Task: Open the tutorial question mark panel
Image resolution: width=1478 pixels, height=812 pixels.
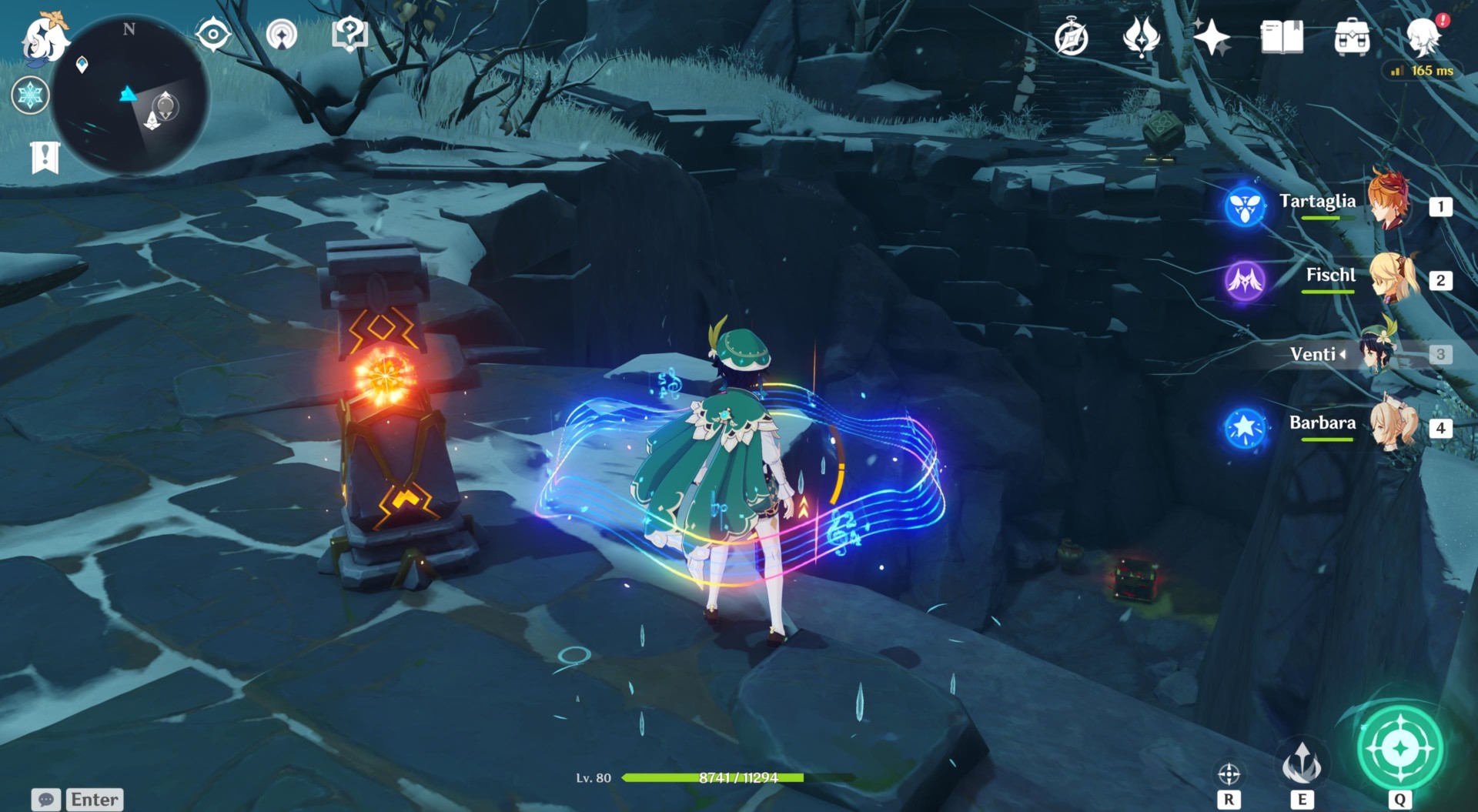Action: (350, 34)
